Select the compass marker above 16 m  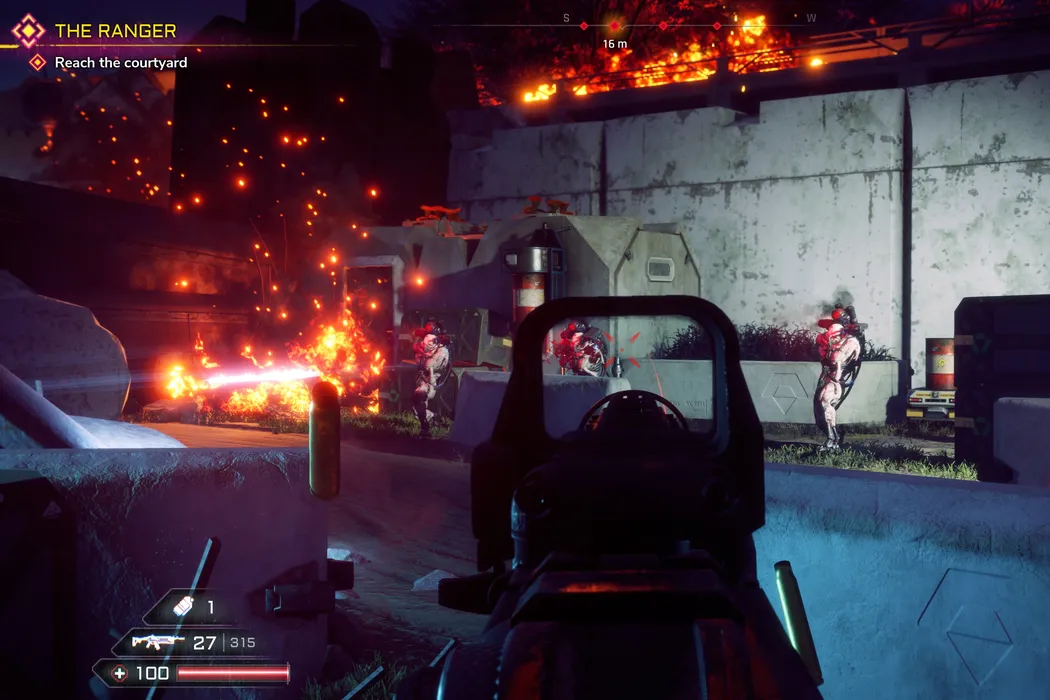pos(614,25)
